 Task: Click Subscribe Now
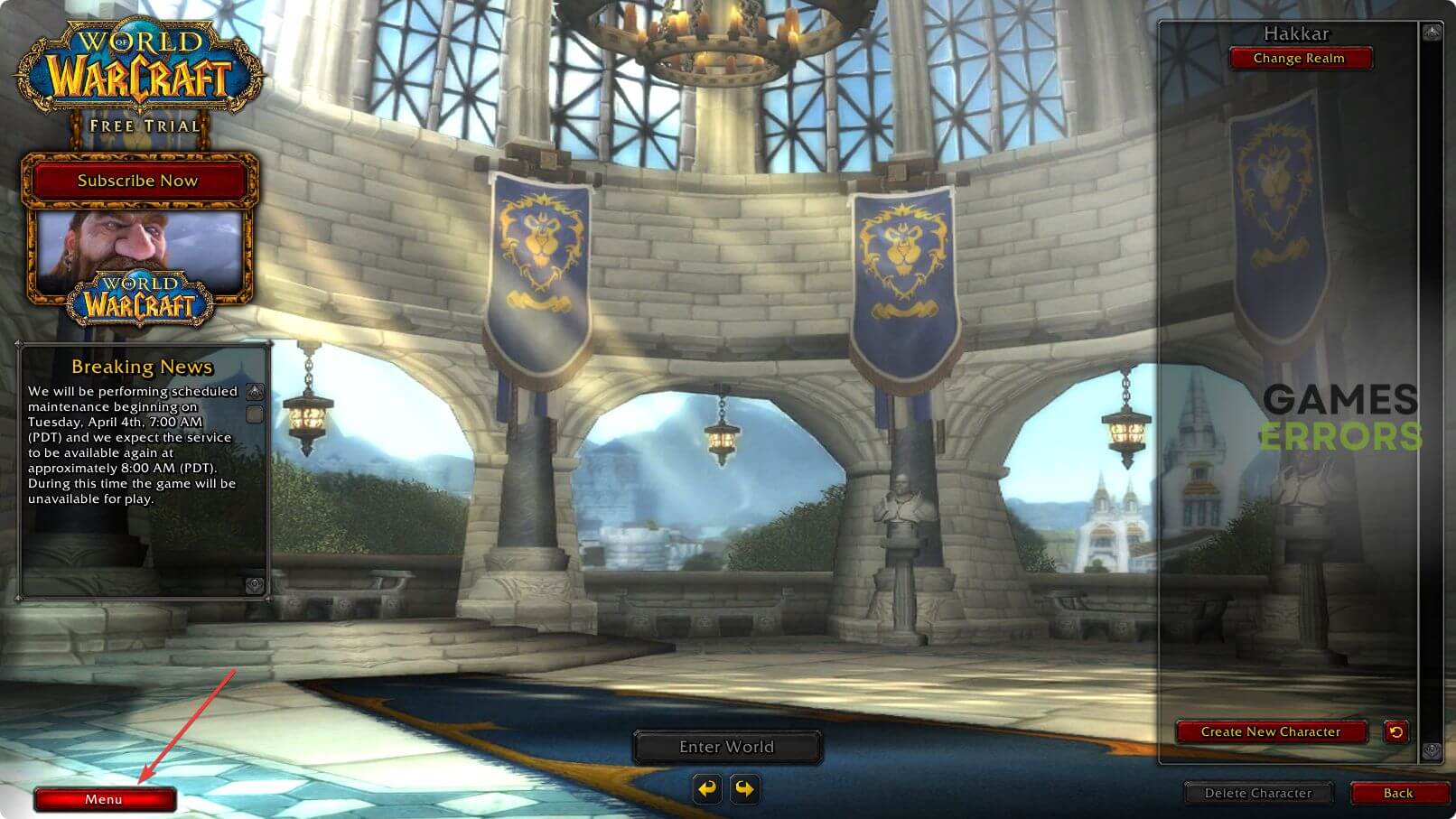click(138, 181)
